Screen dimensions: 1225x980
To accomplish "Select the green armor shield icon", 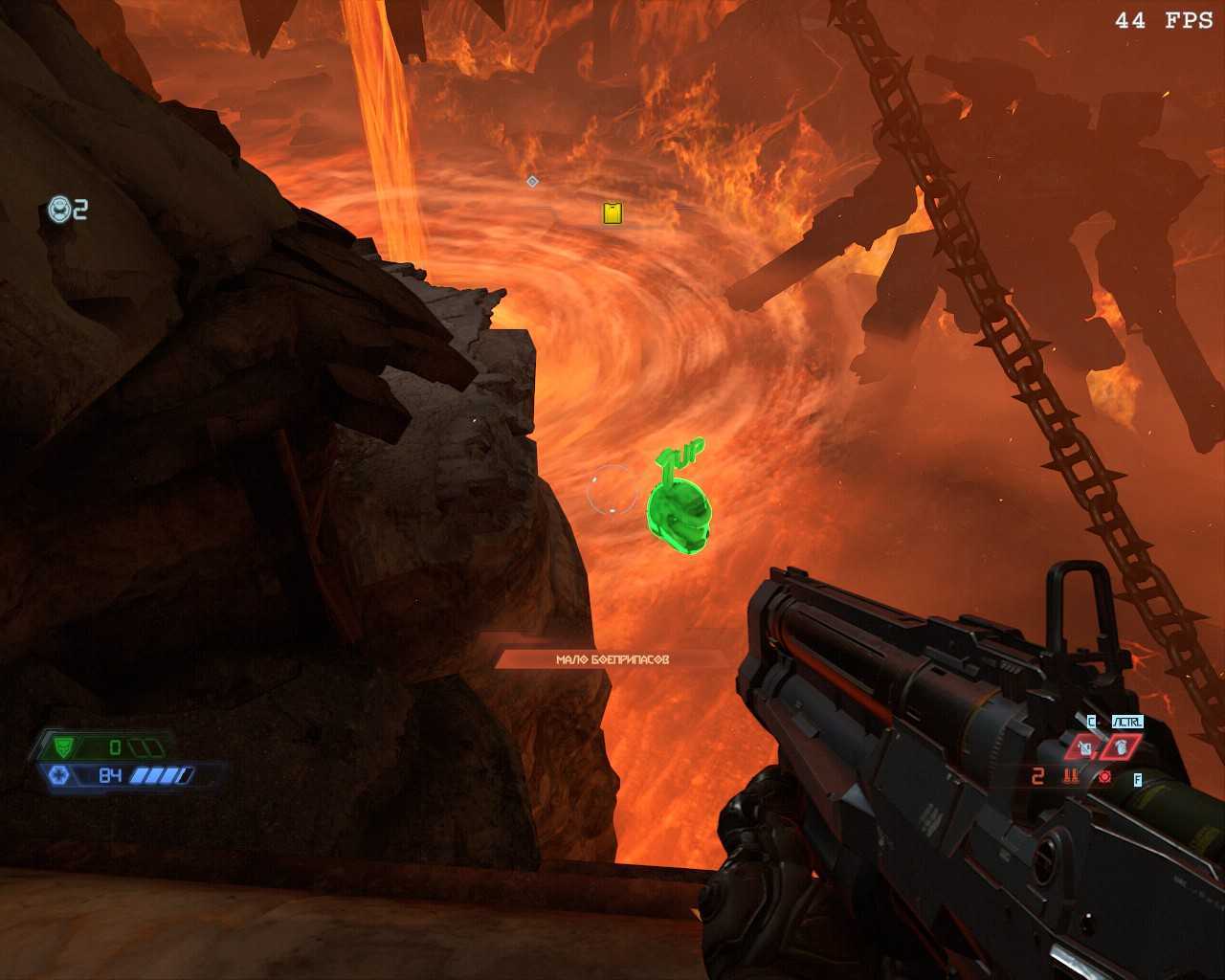I will (65, 746).
